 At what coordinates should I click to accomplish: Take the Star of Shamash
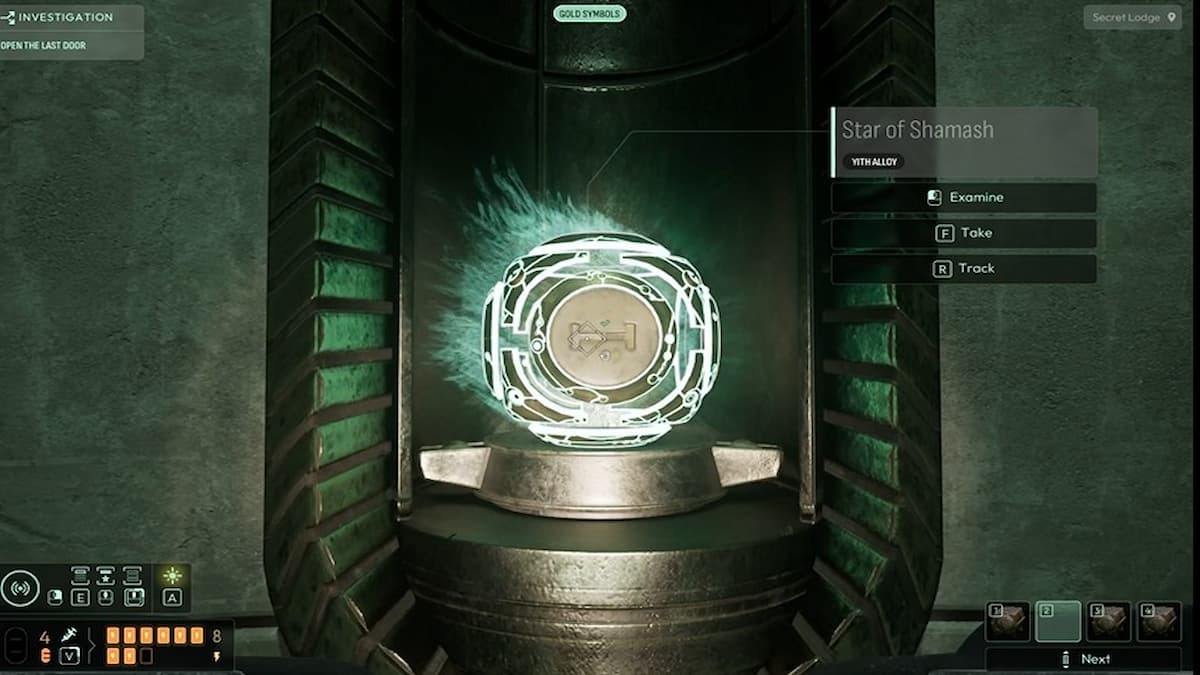click(963, 233)
